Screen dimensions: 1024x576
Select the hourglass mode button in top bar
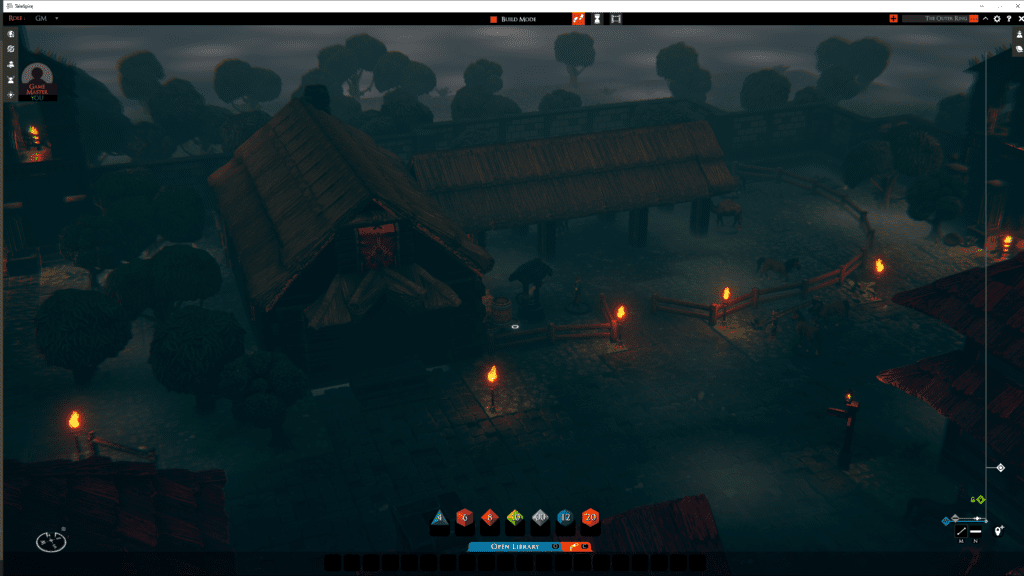(597, 19)
